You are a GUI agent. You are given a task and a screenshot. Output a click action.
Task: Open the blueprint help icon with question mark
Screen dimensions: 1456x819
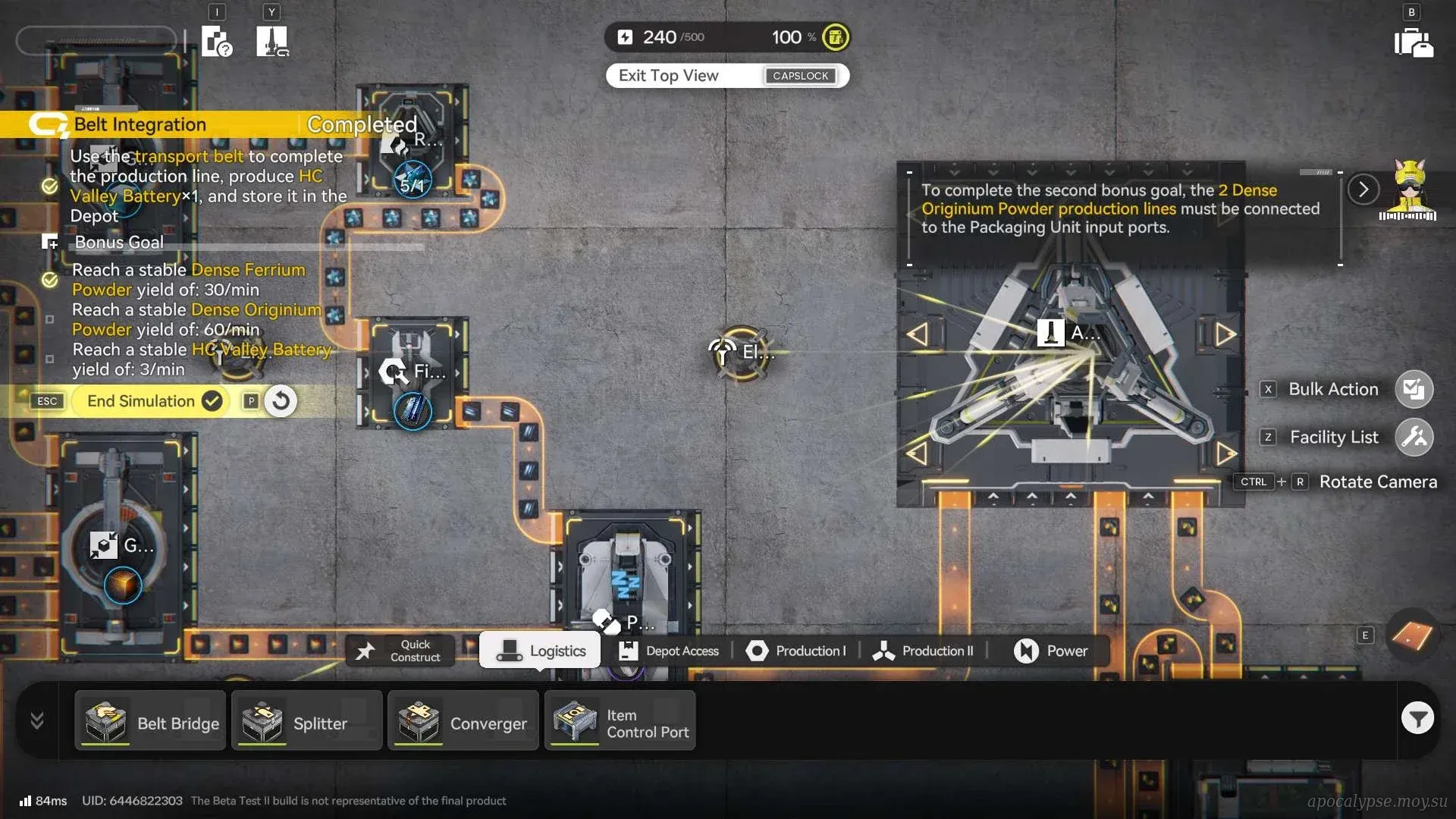tap(217, 41)
